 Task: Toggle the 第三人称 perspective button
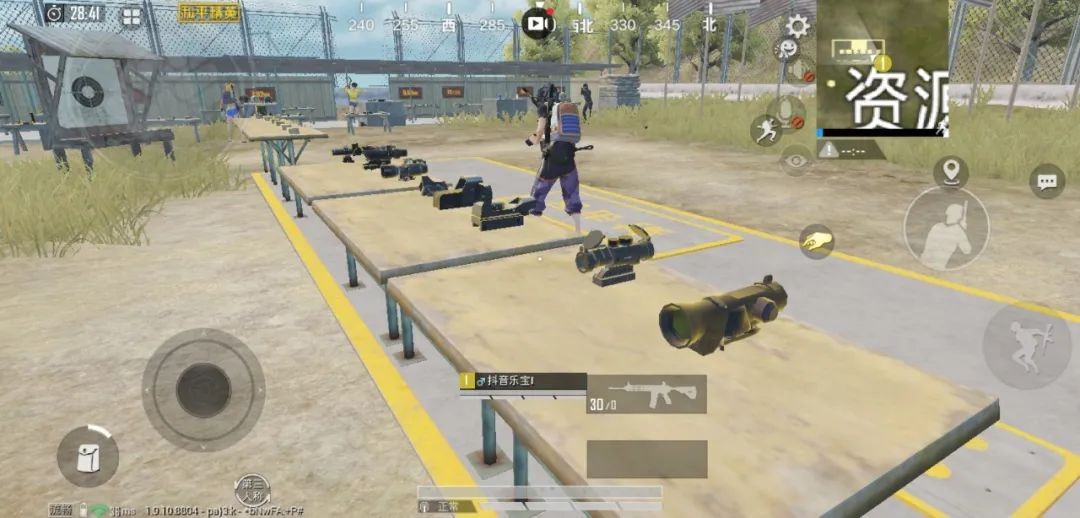253,489
